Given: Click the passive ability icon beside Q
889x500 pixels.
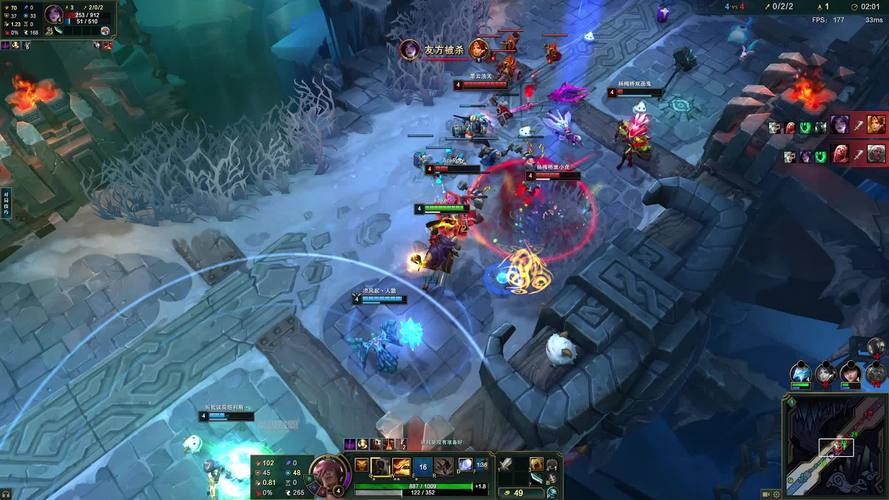Looking at the screenshot, I should [x=361, y=465].
